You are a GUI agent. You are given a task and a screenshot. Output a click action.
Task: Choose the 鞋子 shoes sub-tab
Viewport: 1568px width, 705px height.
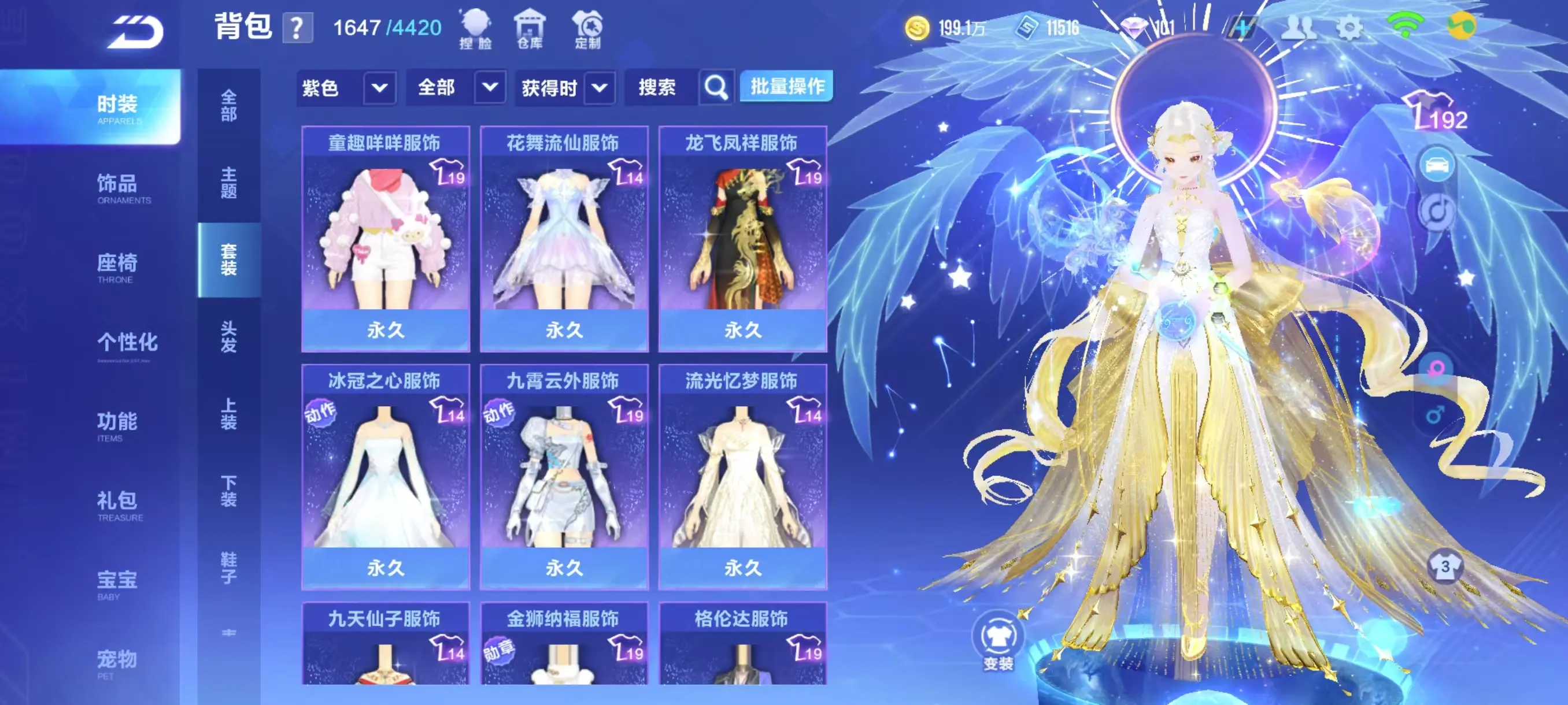[x=228, y=567]
